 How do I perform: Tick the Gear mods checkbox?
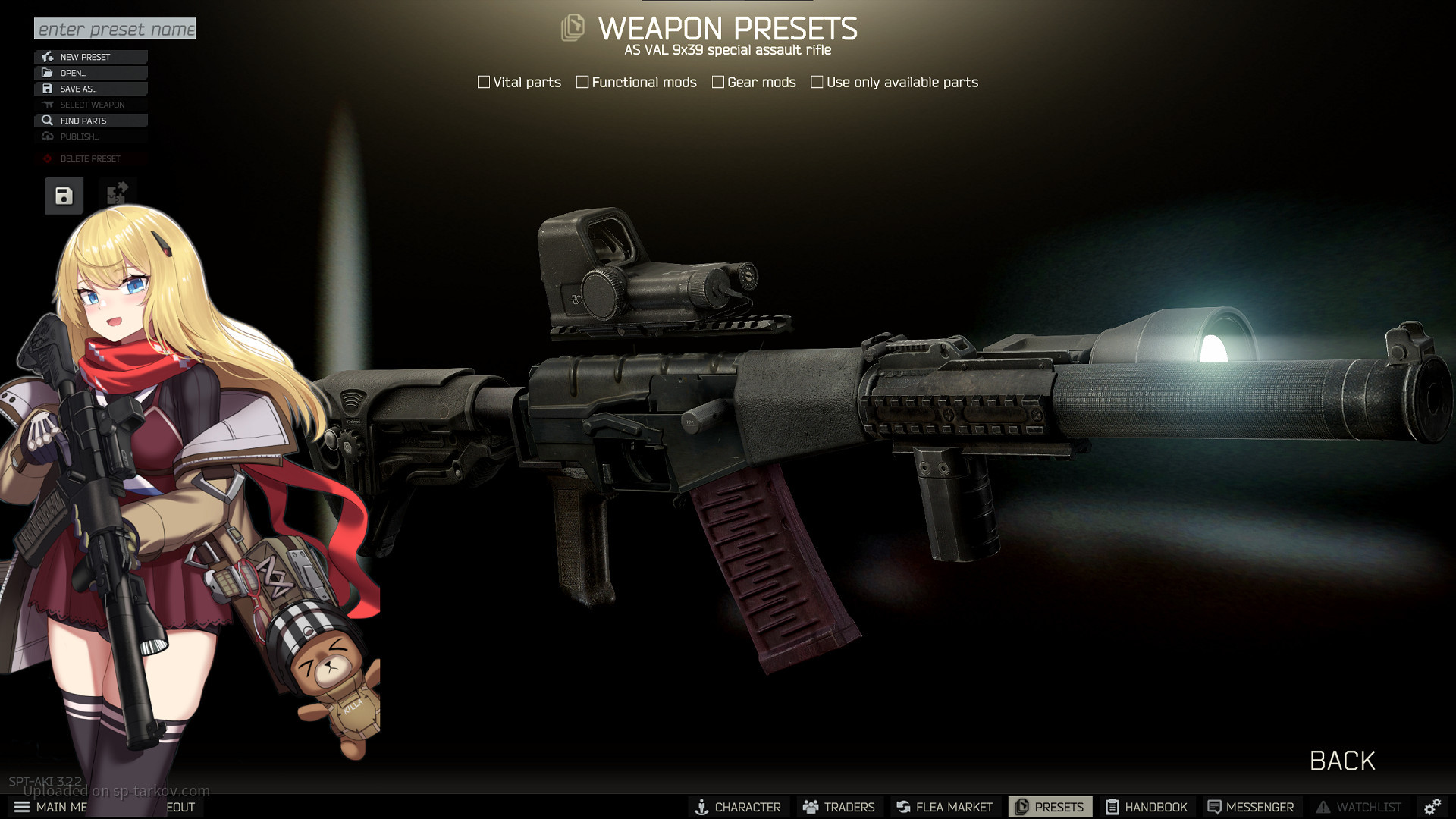click(718, 82)
